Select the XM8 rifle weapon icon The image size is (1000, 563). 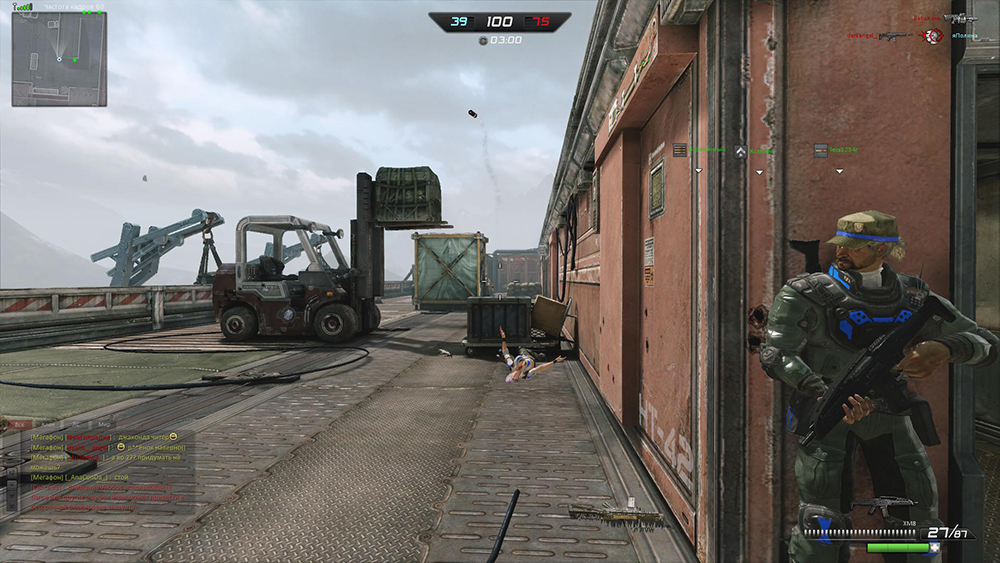click(882, 506)
